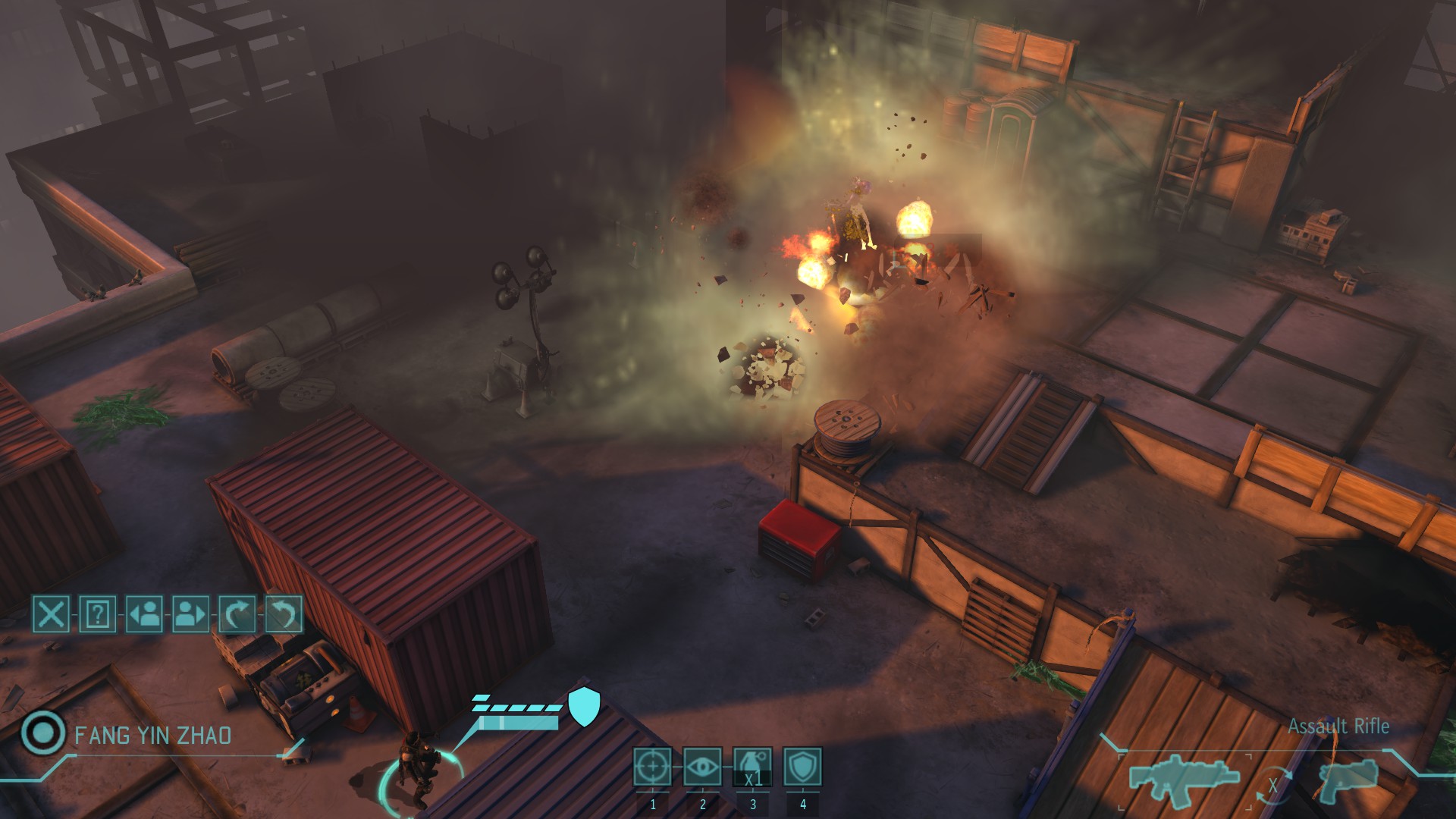Select the grenade ability
1456x819 pixels.
pos(752,767)
